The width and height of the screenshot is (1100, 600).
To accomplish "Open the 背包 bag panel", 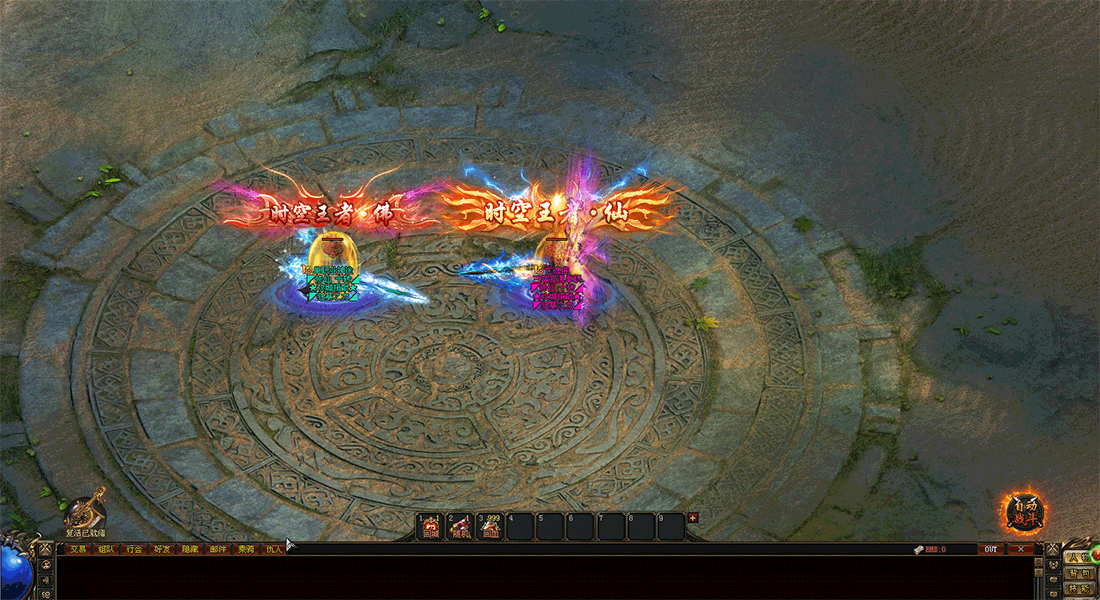I will click(1078, 574).
